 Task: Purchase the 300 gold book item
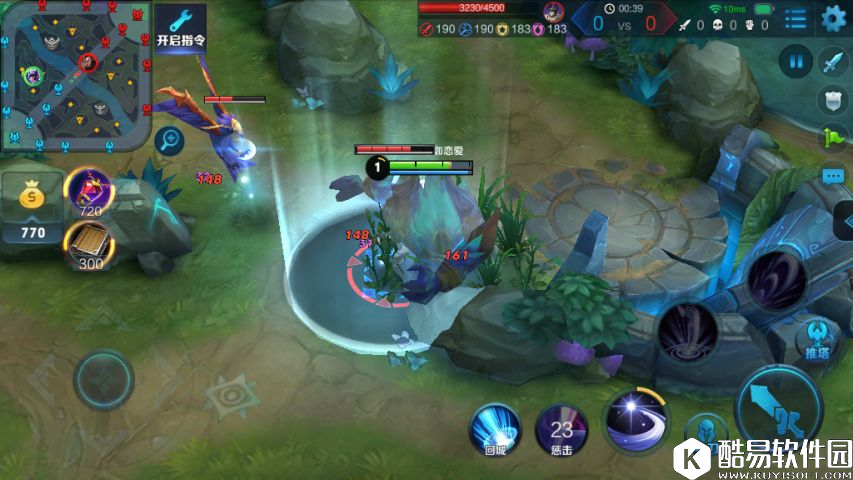click(89, 246)
